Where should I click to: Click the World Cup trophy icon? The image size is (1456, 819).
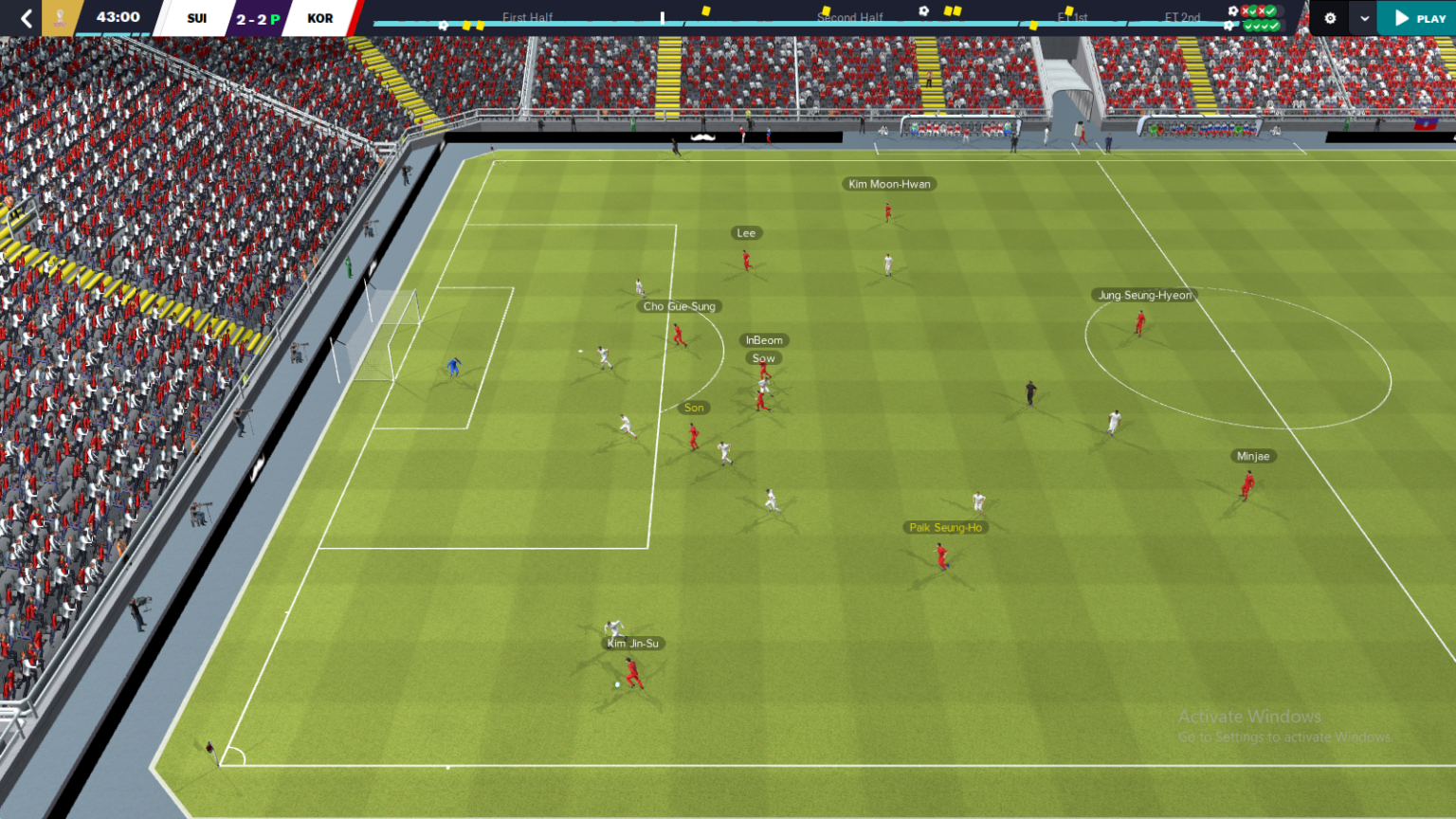[59, 16]
